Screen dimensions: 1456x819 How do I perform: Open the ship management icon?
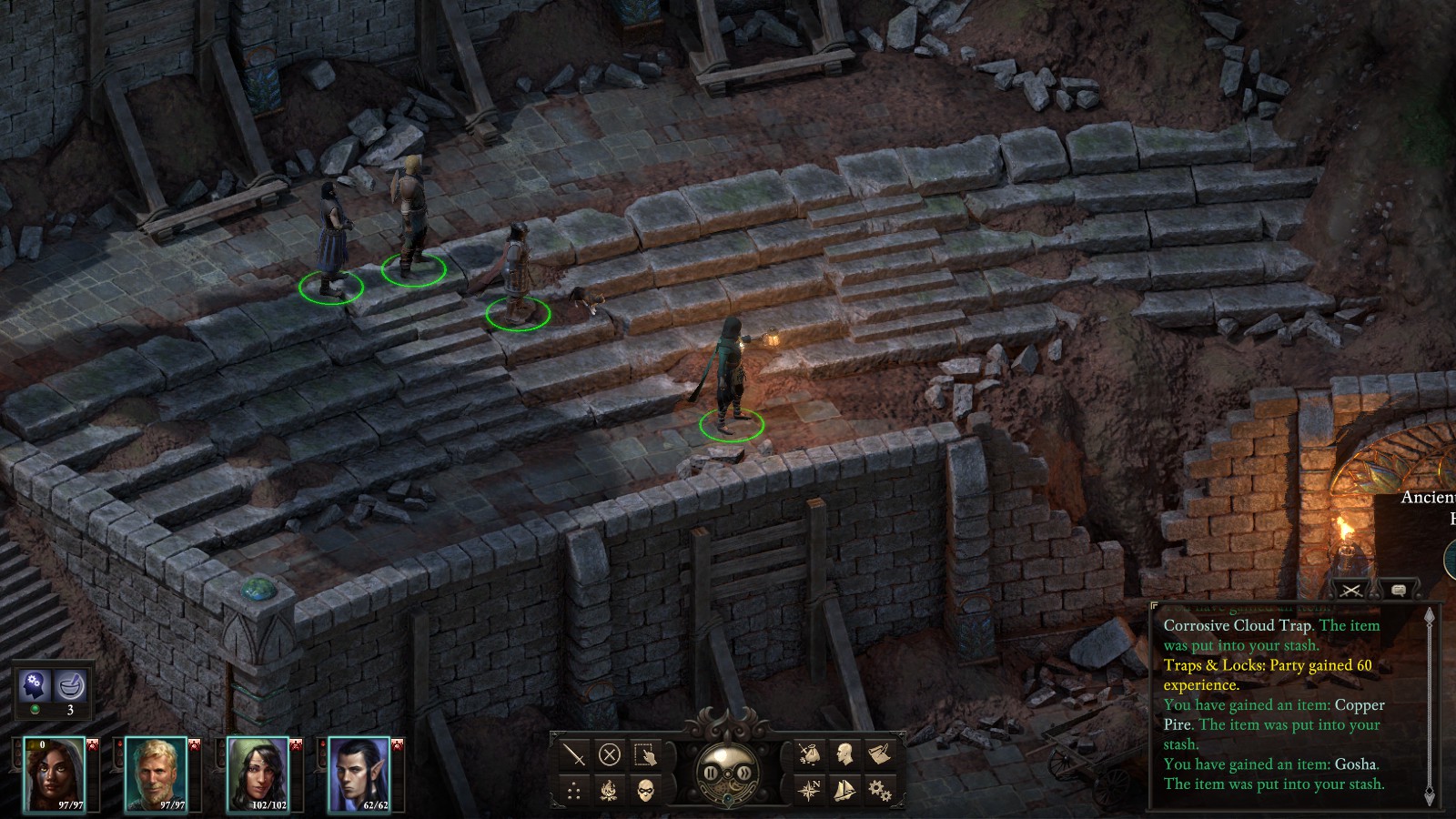(x=844, y=790)
